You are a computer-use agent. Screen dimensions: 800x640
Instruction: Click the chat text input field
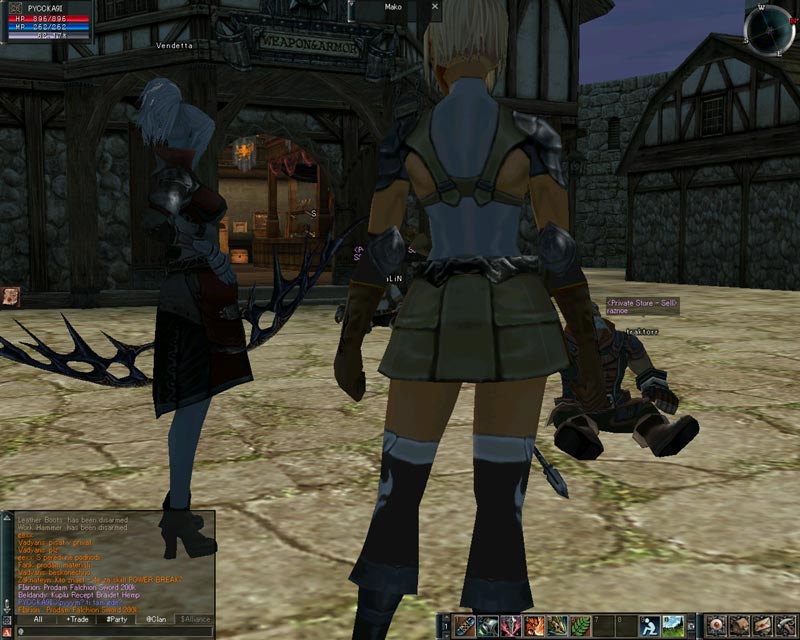click(x=110, y=632)
